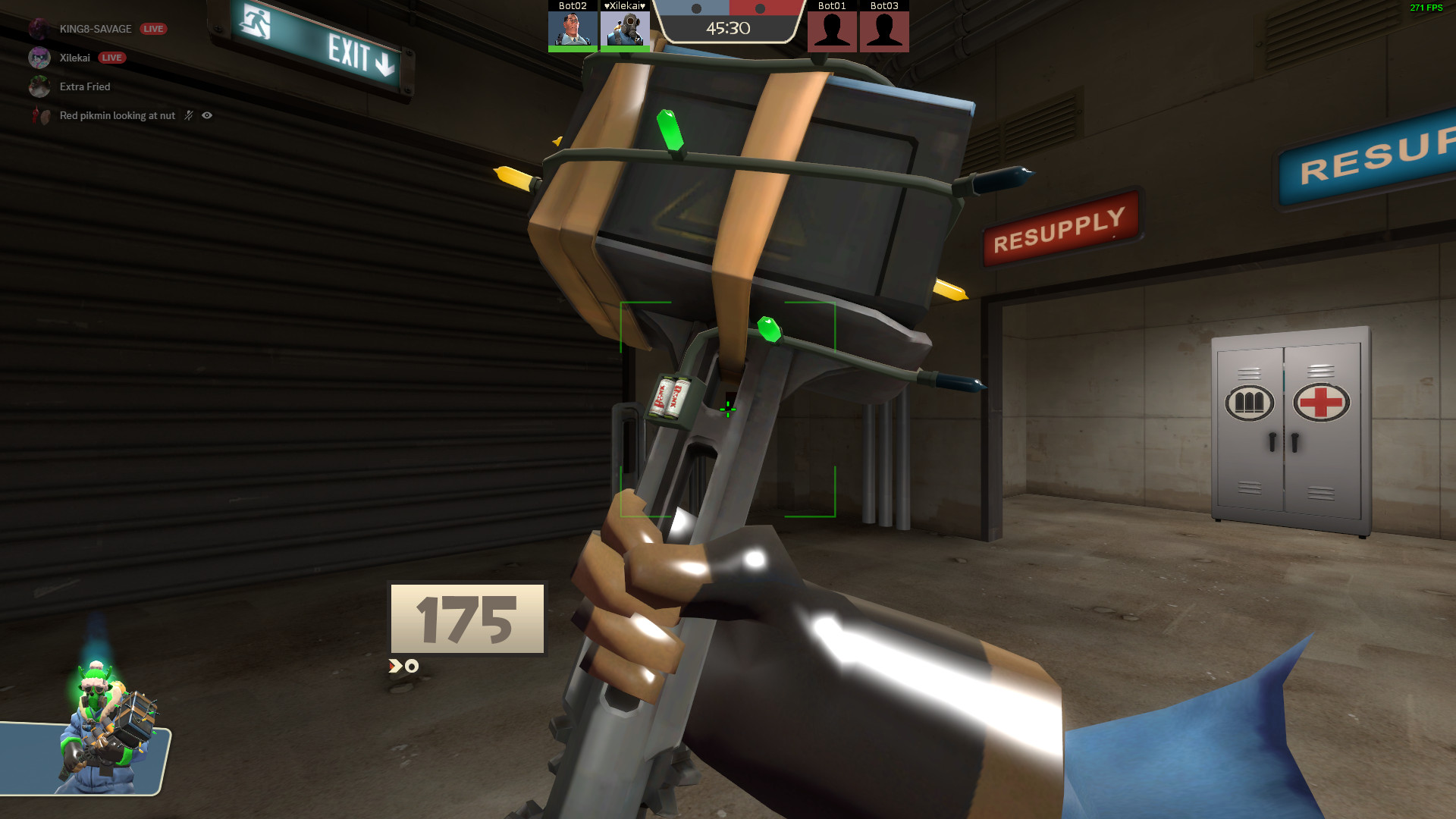Image resolution: width=1456 pixels, height=819 pixels.
Task: Click KING8-SAVAGE's Discord avatar
Action: pyautogui.click(x=38, y=28)
